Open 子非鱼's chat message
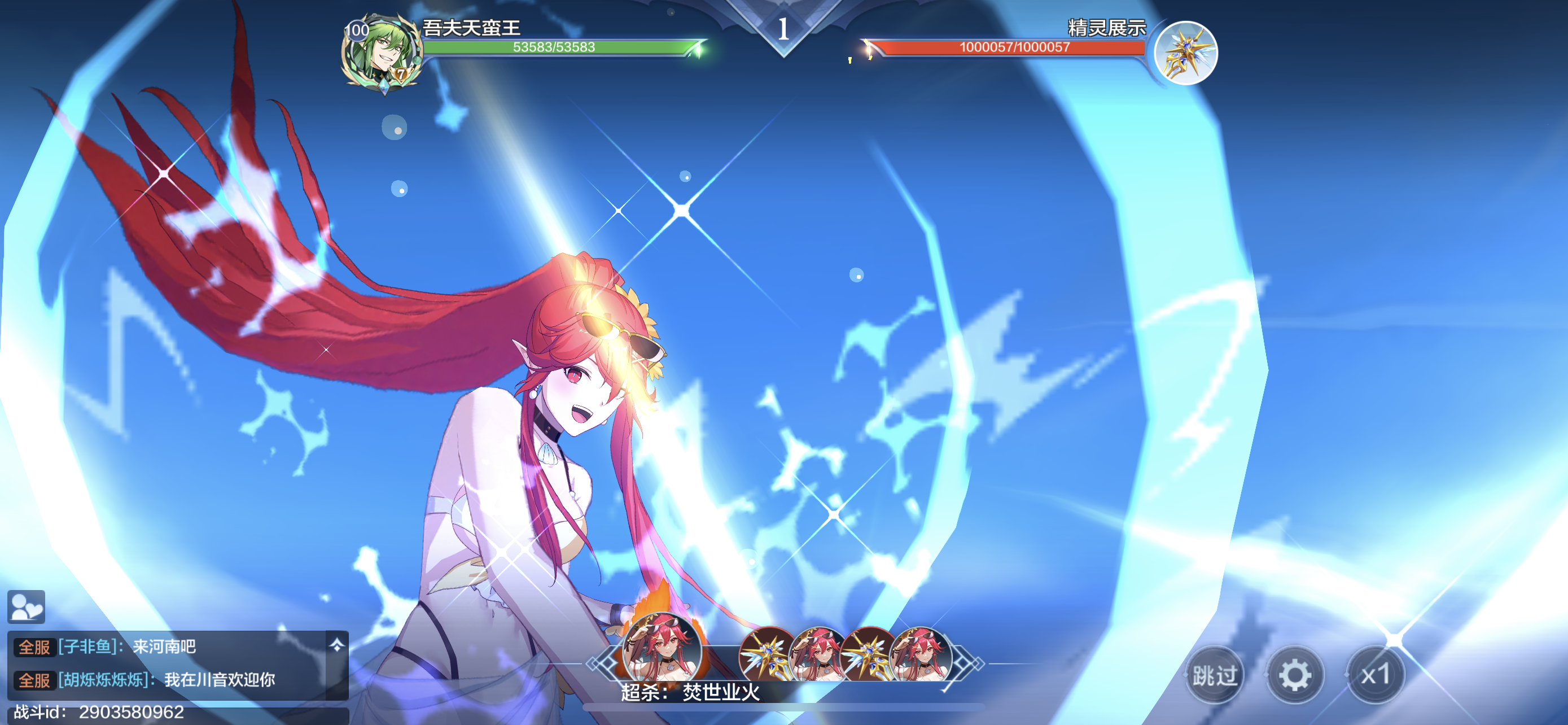This screenshot has width=1568, height=725. (x=164, y=647)
